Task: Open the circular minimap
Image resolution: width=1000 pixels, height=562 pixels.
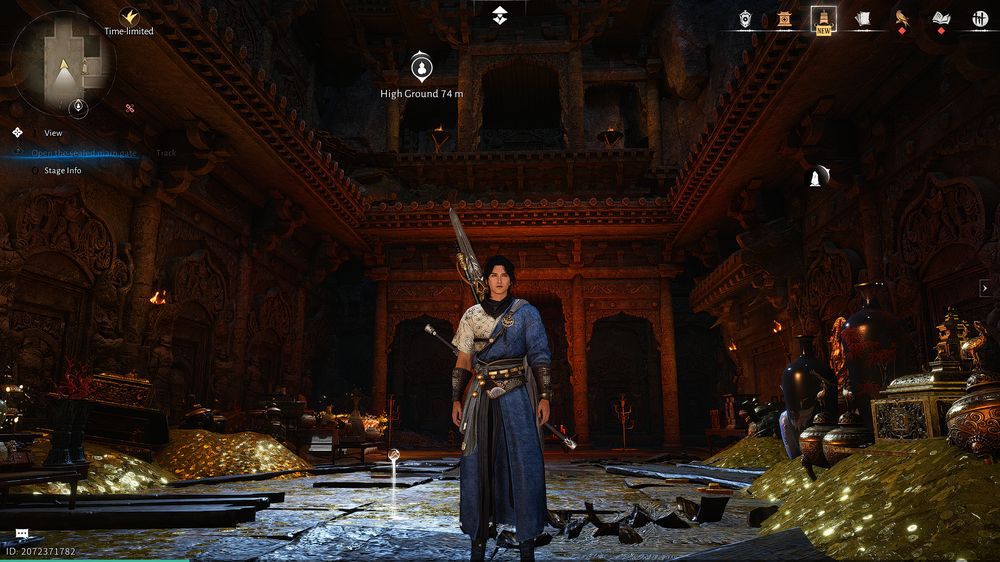Action: tap(62, 62)
